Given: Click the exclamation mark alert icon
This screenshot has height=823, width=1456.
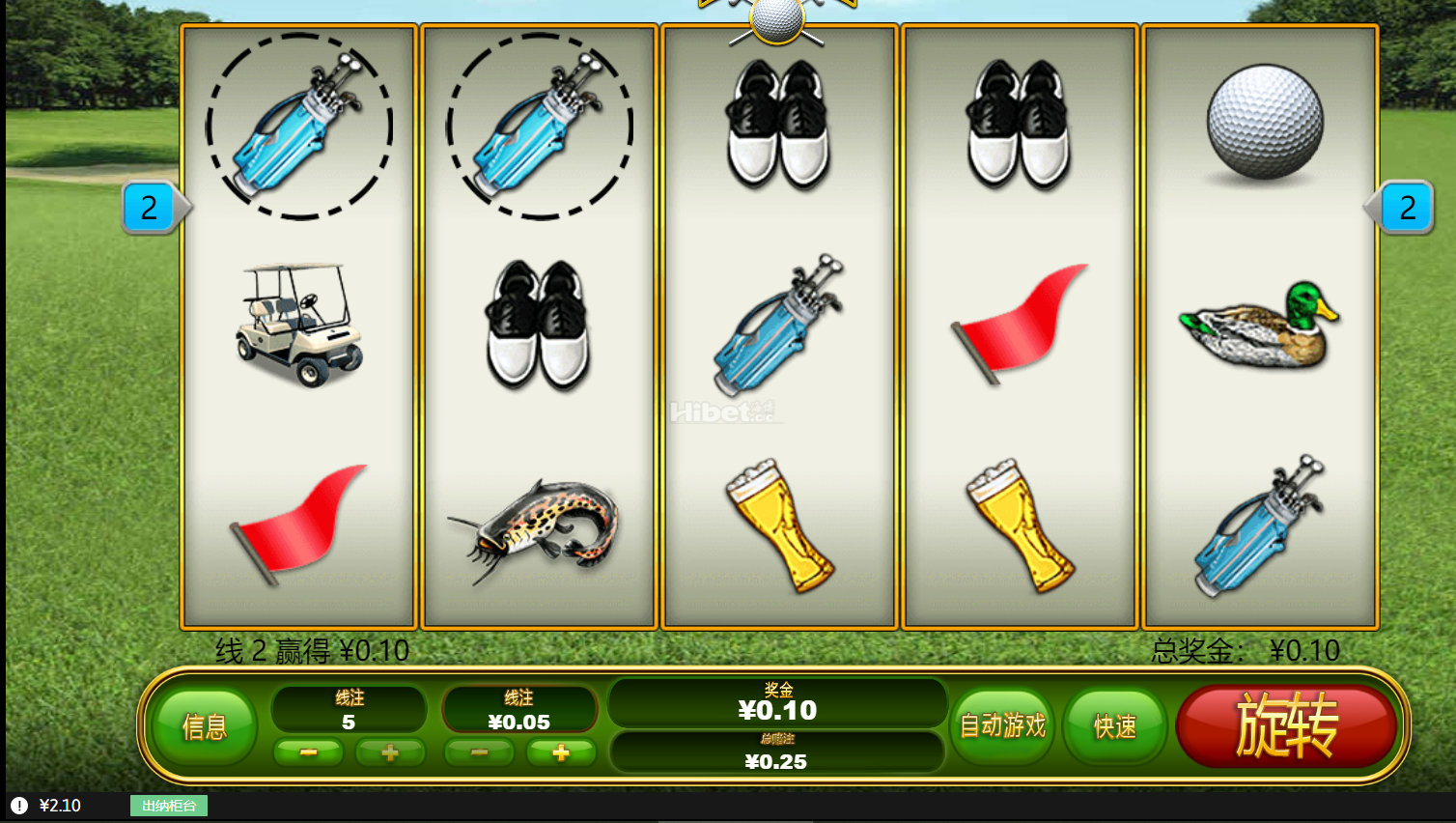Looking at the screenshot, I should (x=19, y=806).
